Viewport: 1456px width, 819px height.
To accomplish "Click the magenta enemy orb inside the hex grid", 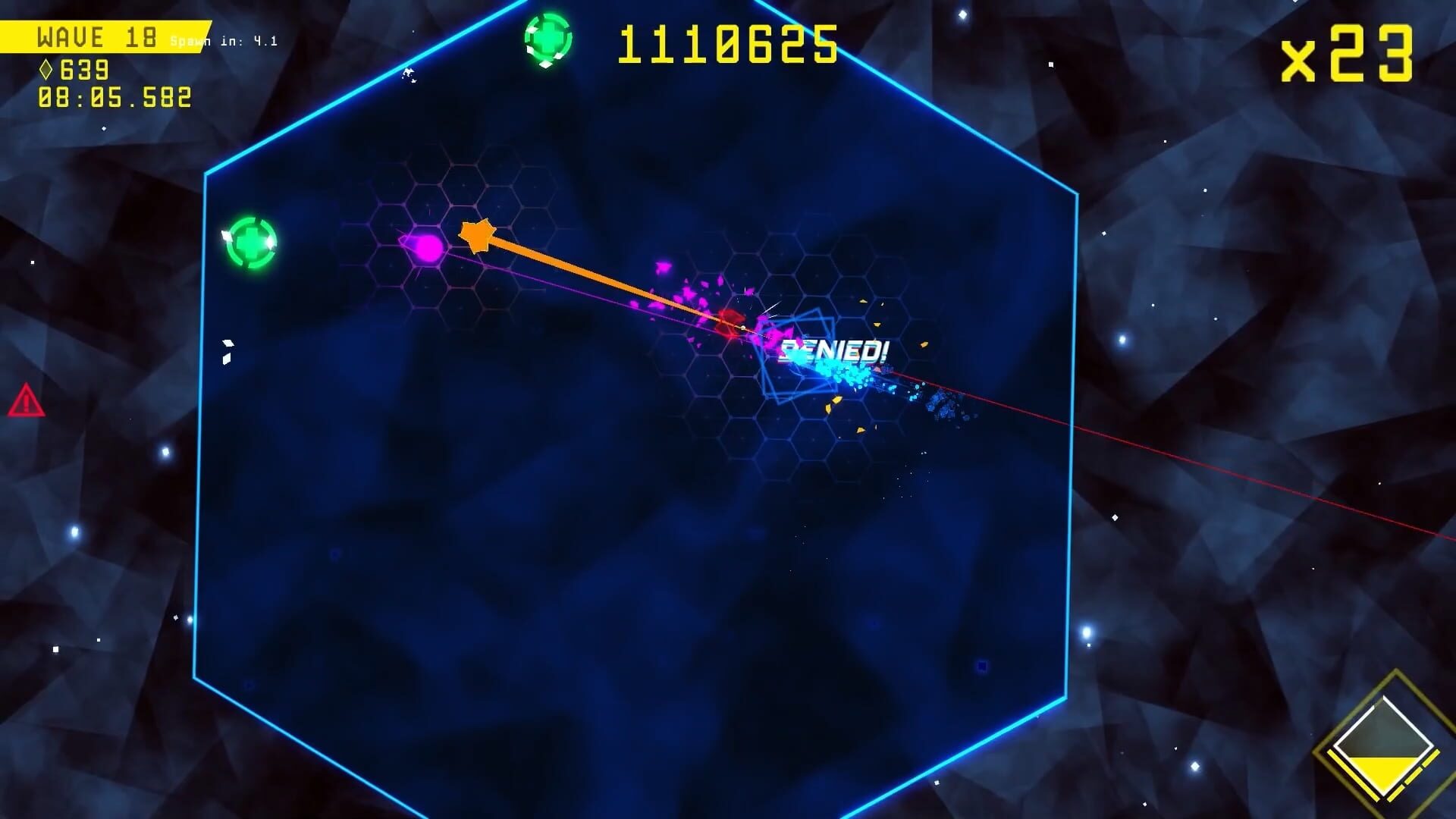I will point(425,246).
